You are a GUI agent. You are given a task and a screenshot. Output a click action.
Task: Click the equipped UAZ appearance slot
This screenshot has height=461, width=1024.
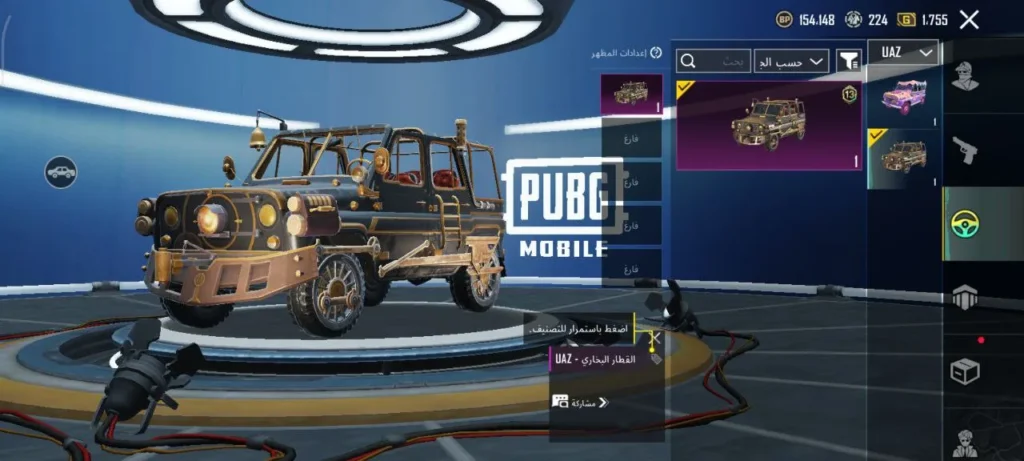pos(631,95)
